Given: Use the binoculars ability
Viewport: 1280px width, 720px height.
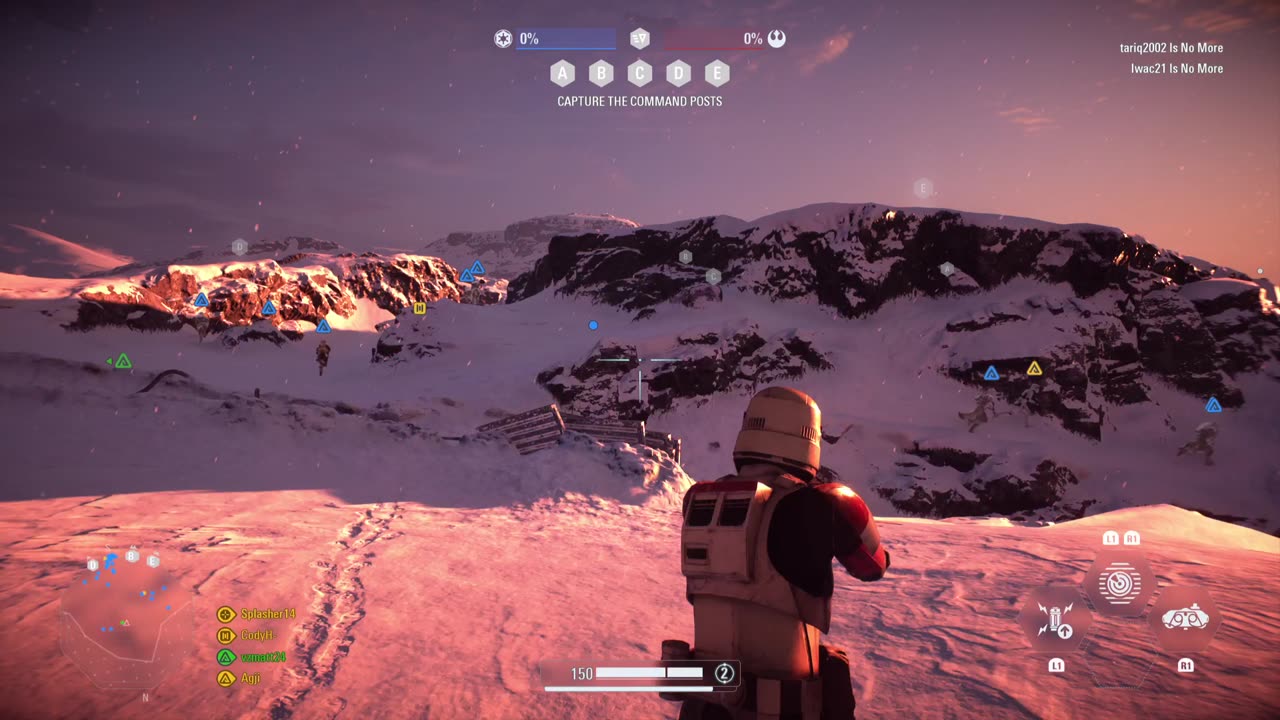Looking at the screenshot, I should [x=1185, y=619].
